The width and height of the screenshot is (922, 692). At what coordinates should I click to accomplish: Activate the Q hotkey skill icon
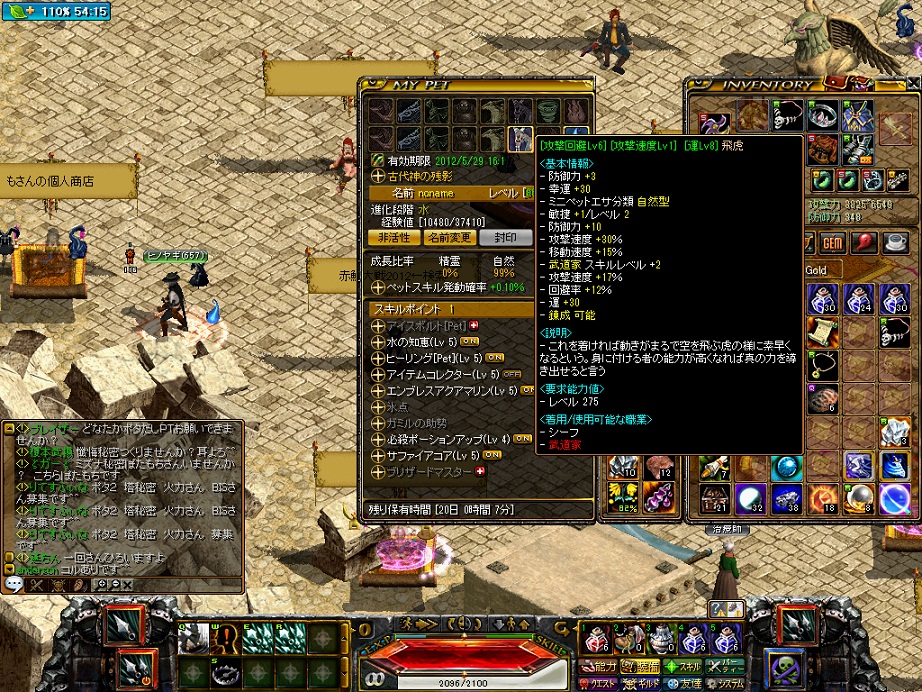tap(194, 637)
